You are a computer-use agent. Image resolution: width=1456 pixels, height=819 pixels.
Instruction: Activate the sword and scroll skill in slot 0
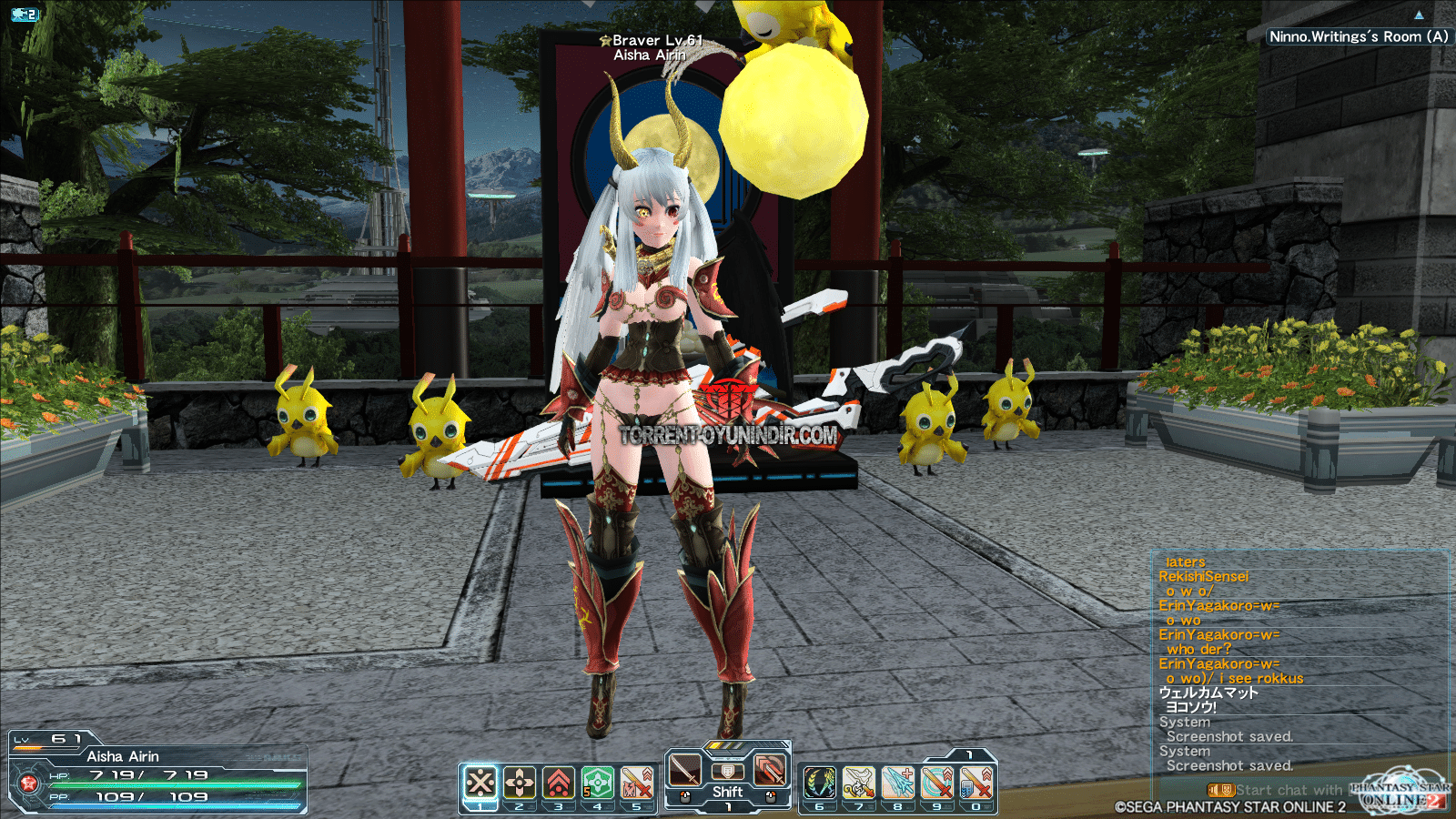tap(976, 783)
